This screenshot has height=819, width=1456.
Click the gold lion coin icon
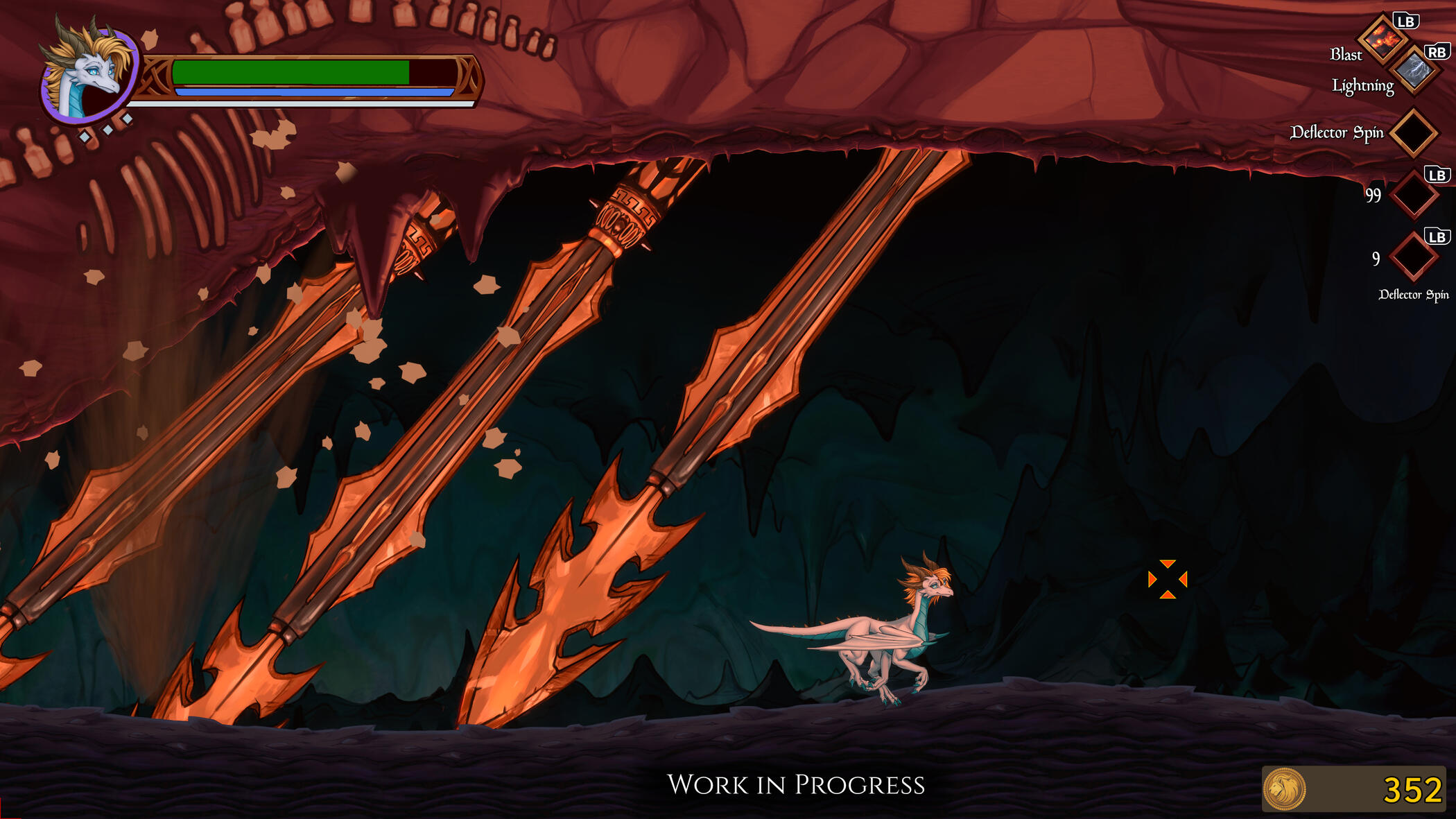point(1284,789)
